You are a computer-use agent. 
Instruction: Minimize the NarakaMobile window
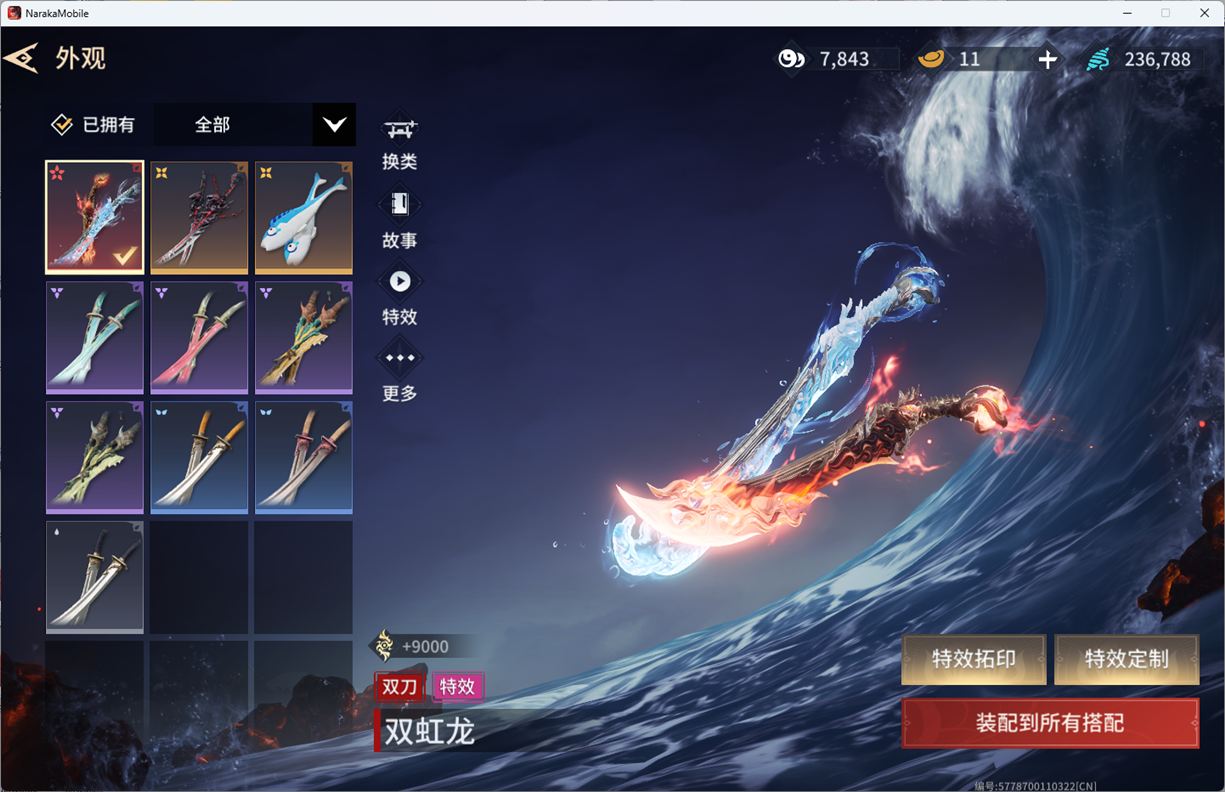1128,13
